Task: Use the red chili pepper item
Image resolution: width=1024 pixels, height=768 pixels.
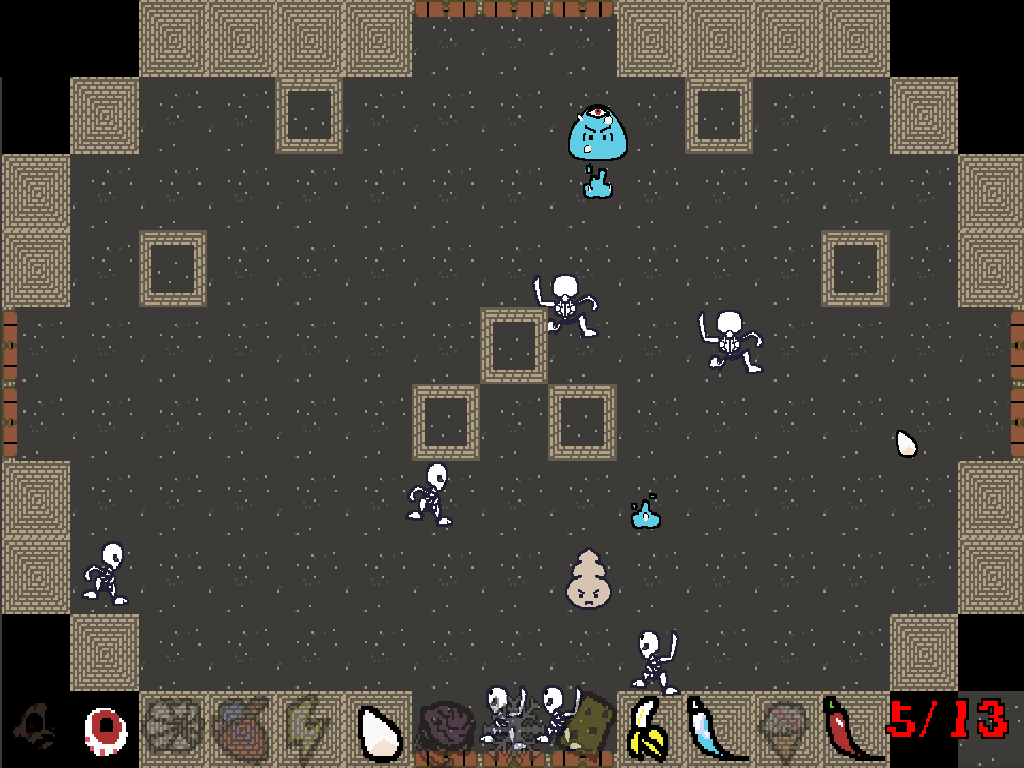Action: coord(850,730)
